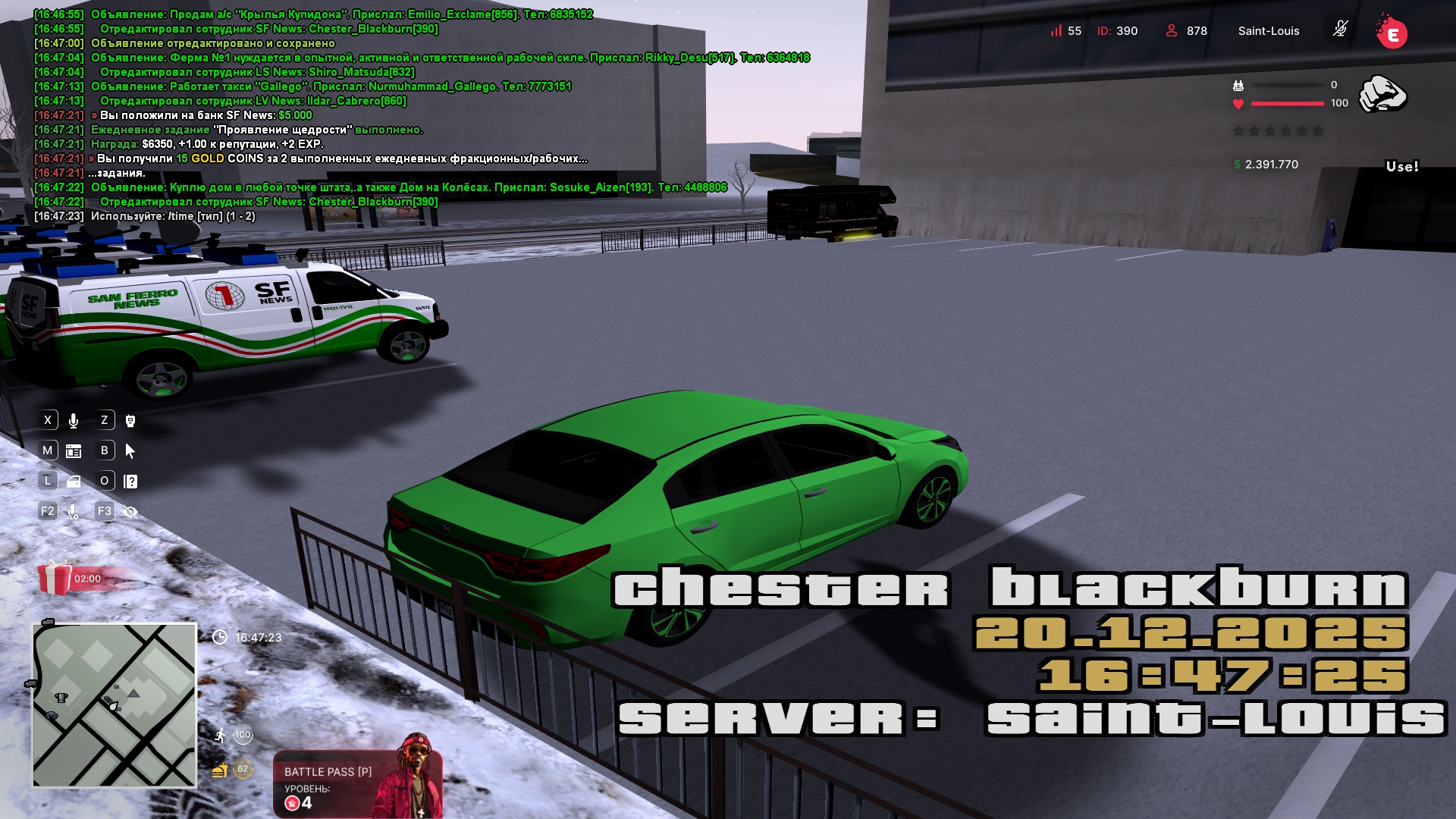Click the minimap

point(115,705)
